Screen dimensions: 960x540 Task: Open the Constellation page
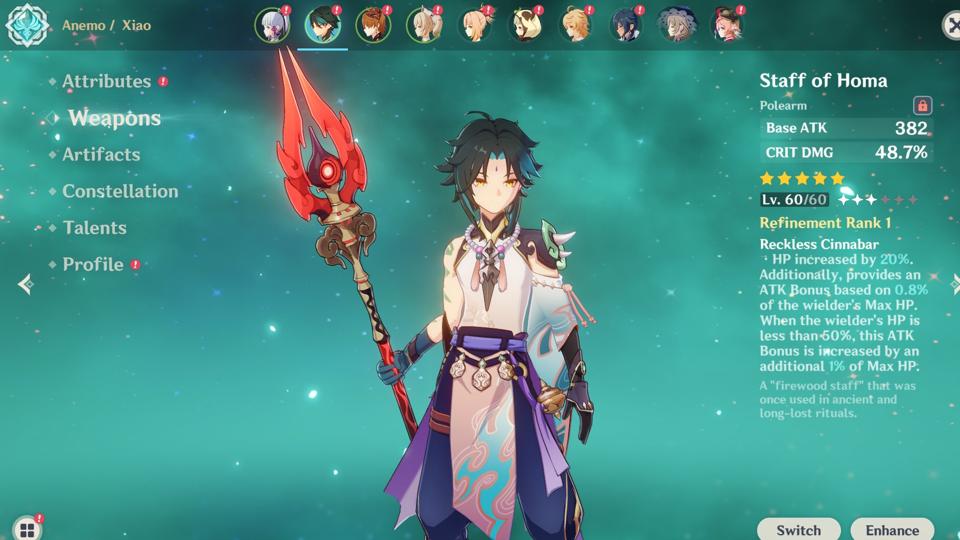(x=120, y=191)
